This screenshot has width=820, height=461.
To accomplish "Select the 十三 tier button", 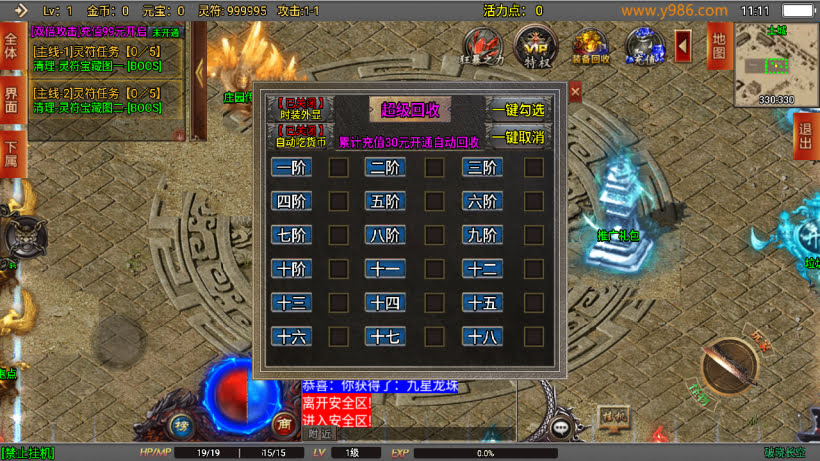I will tap(291, 303).
